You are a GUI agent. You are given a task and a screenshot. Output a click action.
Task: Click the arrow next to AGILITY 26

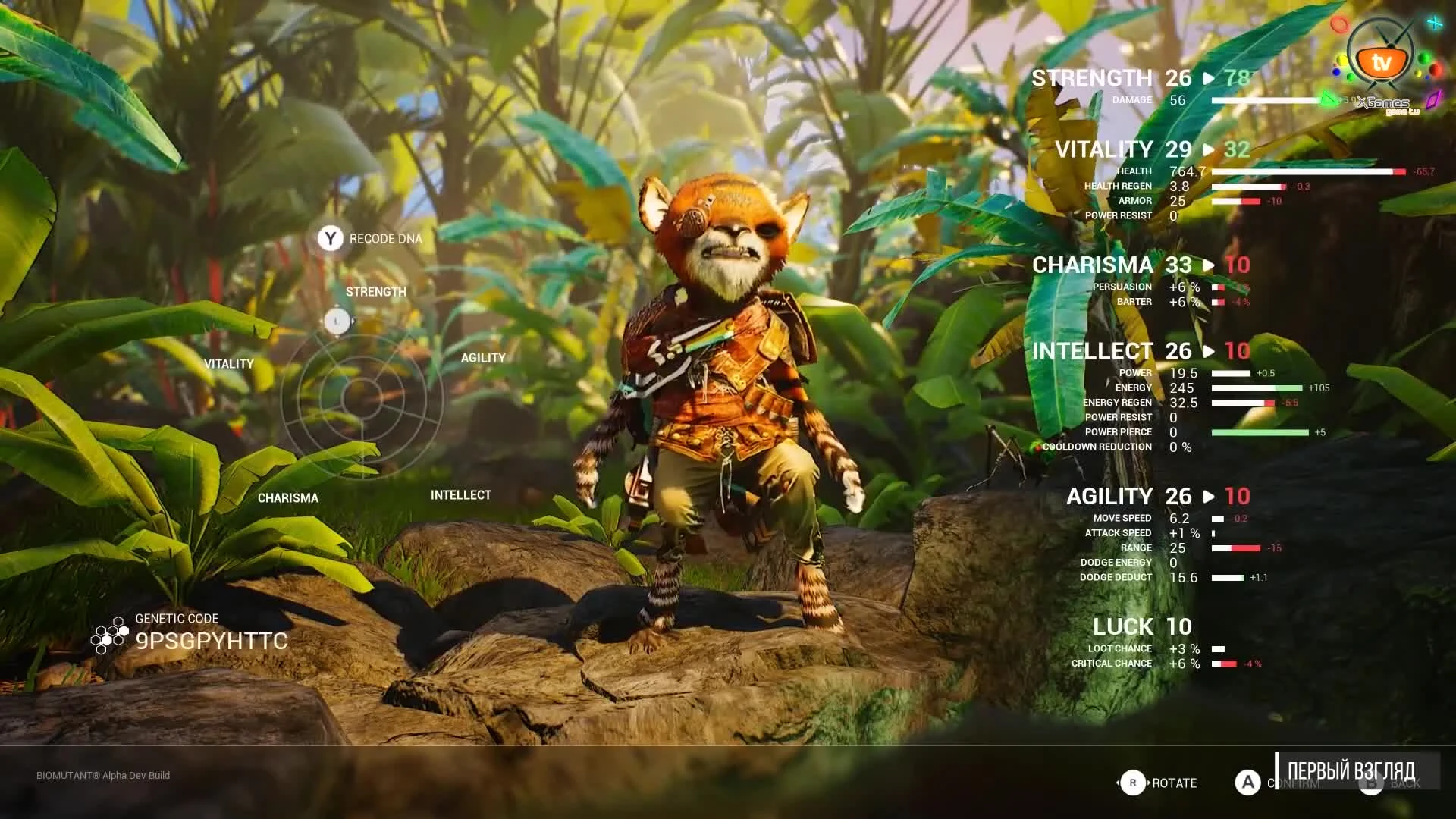[x=1210, y=497]
